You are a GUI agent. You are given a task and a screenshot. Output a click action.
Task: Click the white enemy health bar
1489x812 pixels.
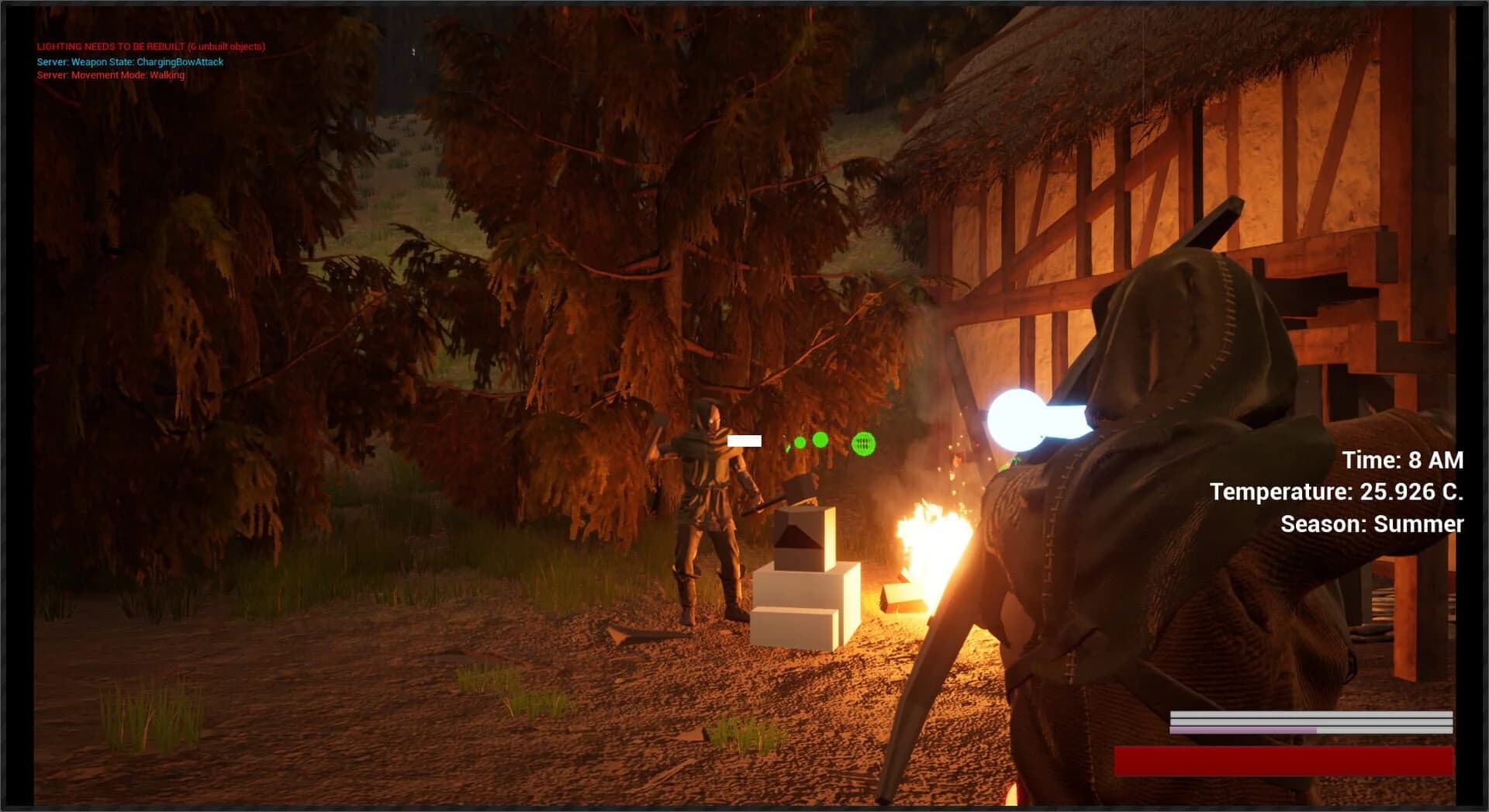[x=746, y=441]
